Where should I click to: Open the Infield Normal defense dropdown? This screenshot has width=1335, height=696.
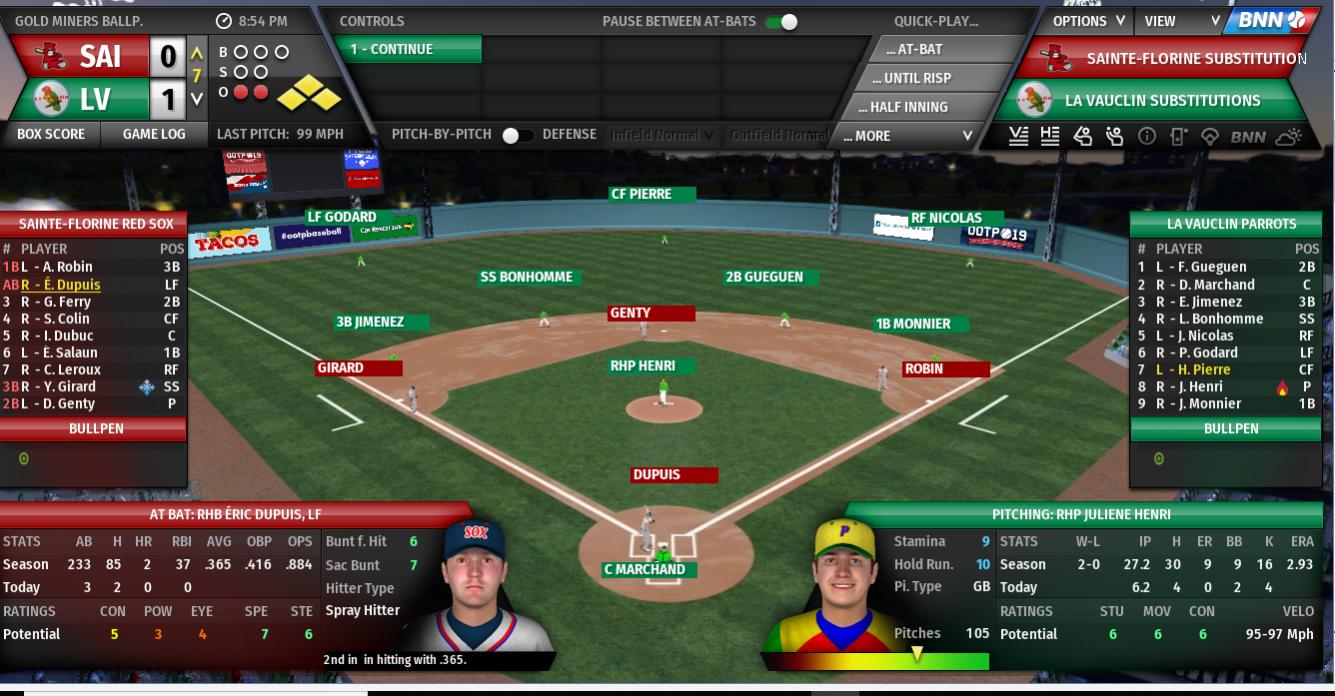(x=663, y=135)
